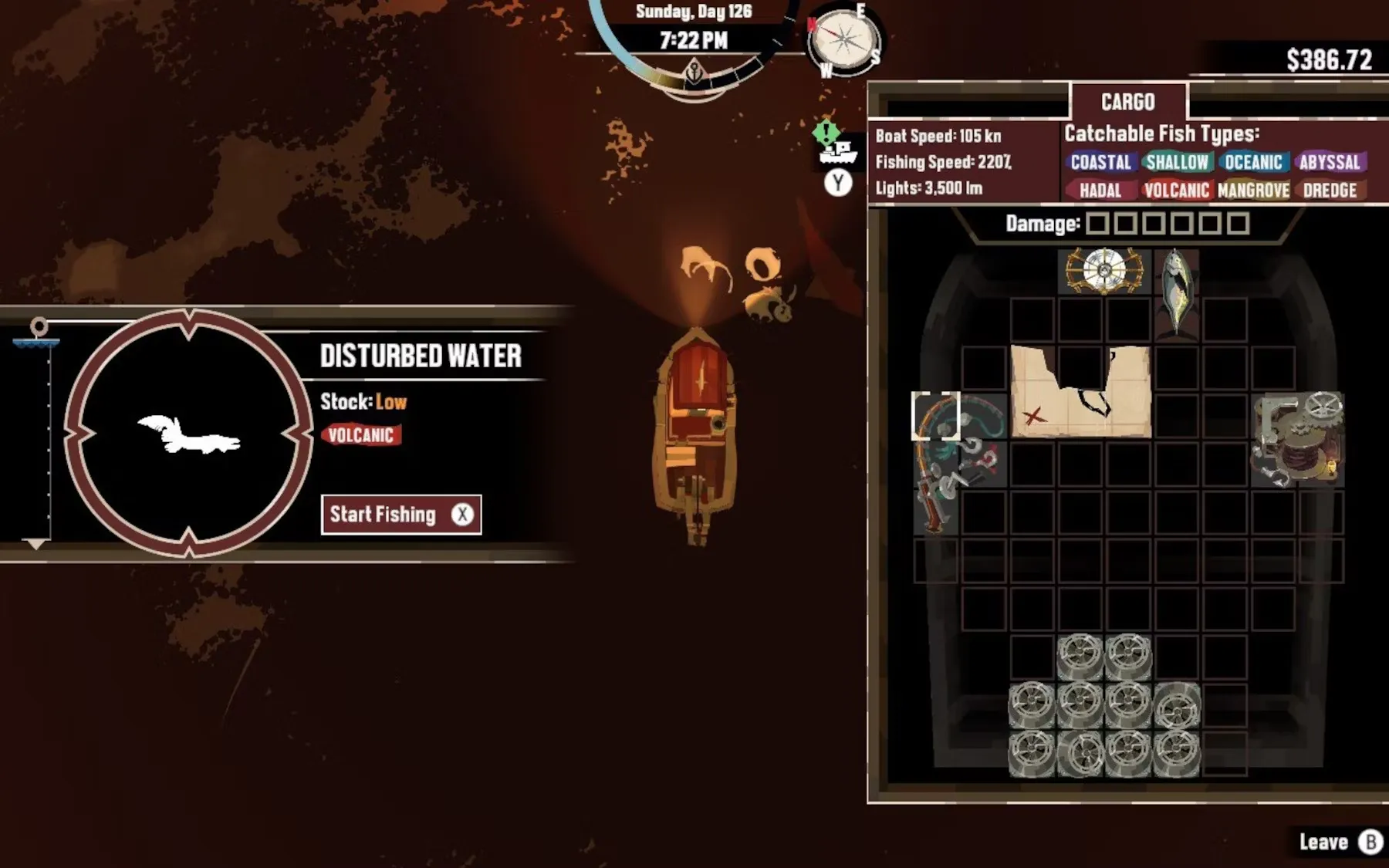
Task: Click the disturbed water fish silhouette
Action: tap(189, 434)
